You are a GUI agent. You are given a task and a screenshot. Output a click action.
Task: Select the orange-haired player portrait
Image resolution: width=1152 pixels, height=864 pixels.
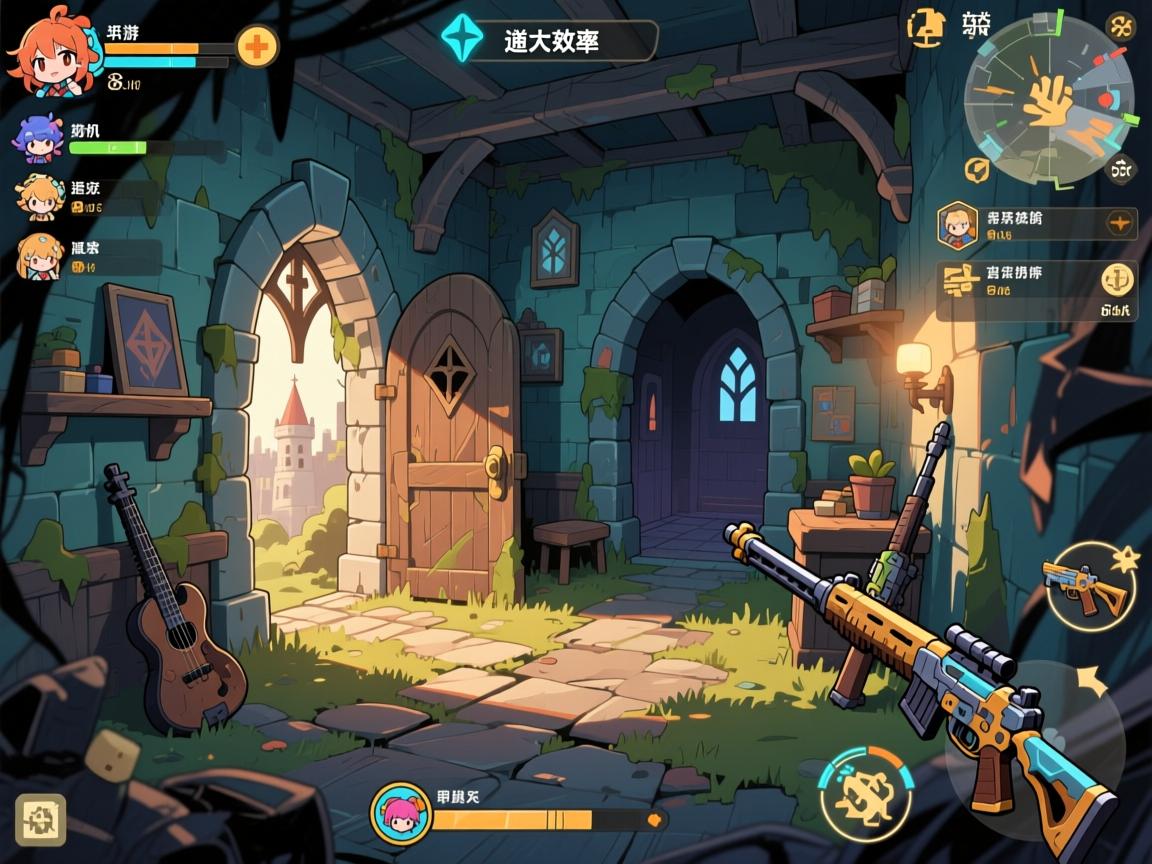tap(53, 49)
